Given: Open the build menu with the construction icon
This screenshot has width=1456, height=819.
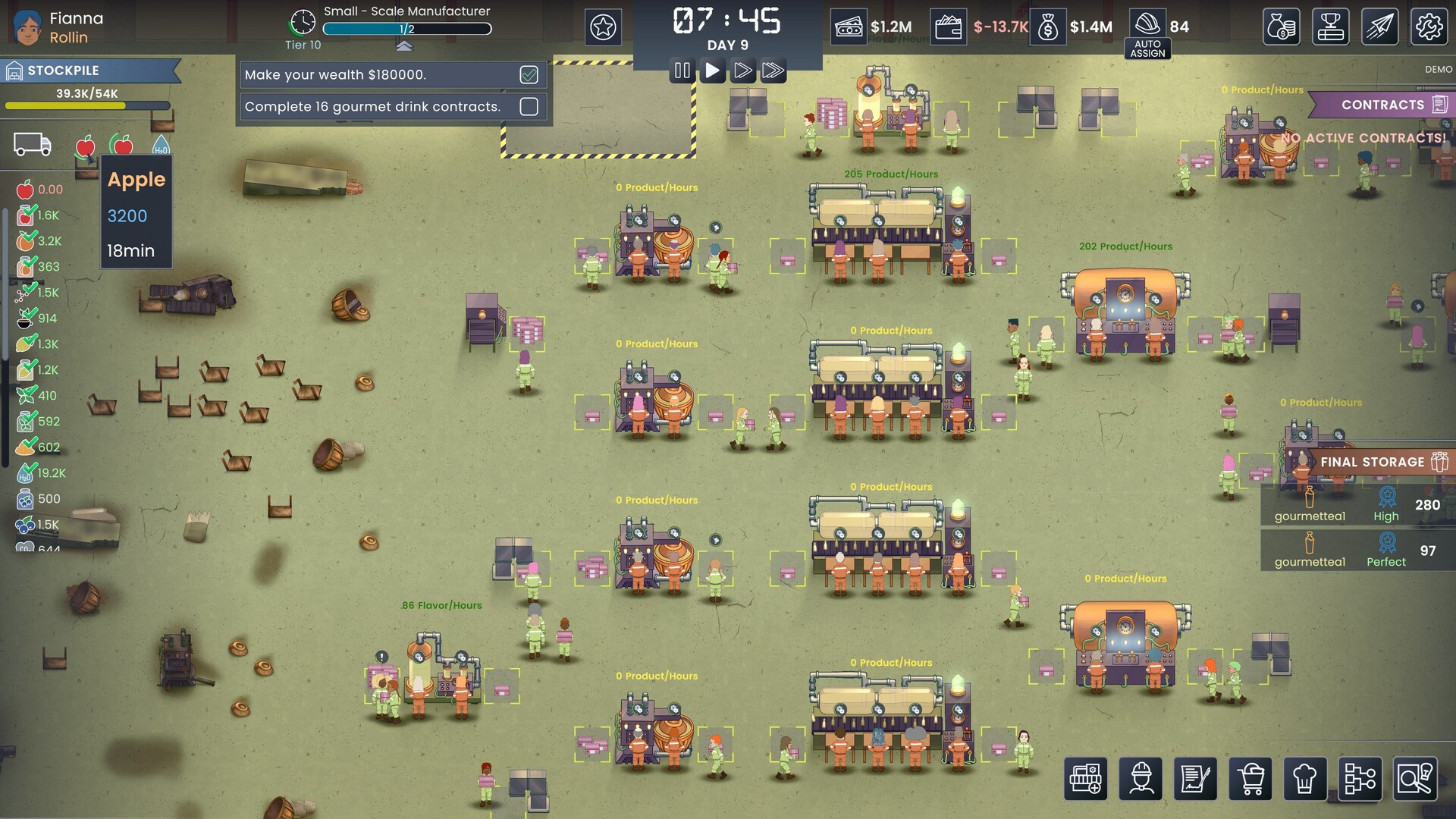Looking at the screenshot, I should click(1087, 779).
